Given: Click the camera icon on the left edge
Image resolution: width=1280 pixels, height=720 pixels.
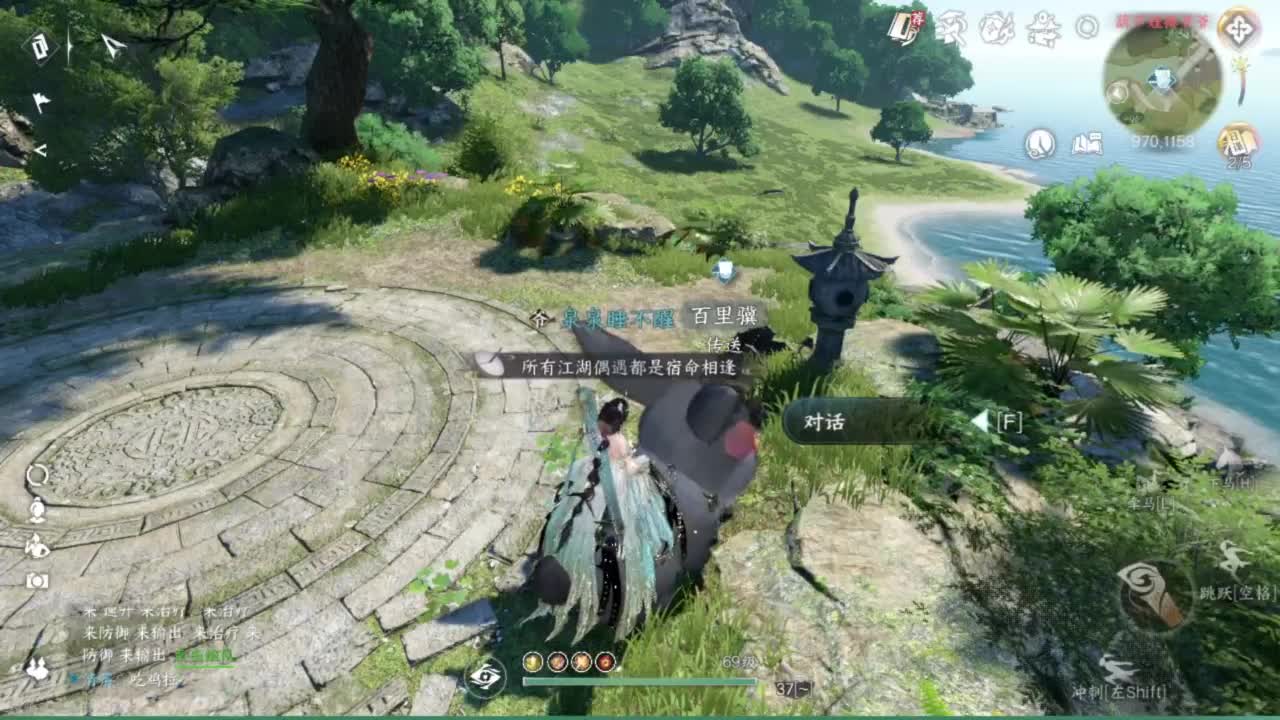Looking at the screenshot, I should pyautogui.click(x=38, y=580).
